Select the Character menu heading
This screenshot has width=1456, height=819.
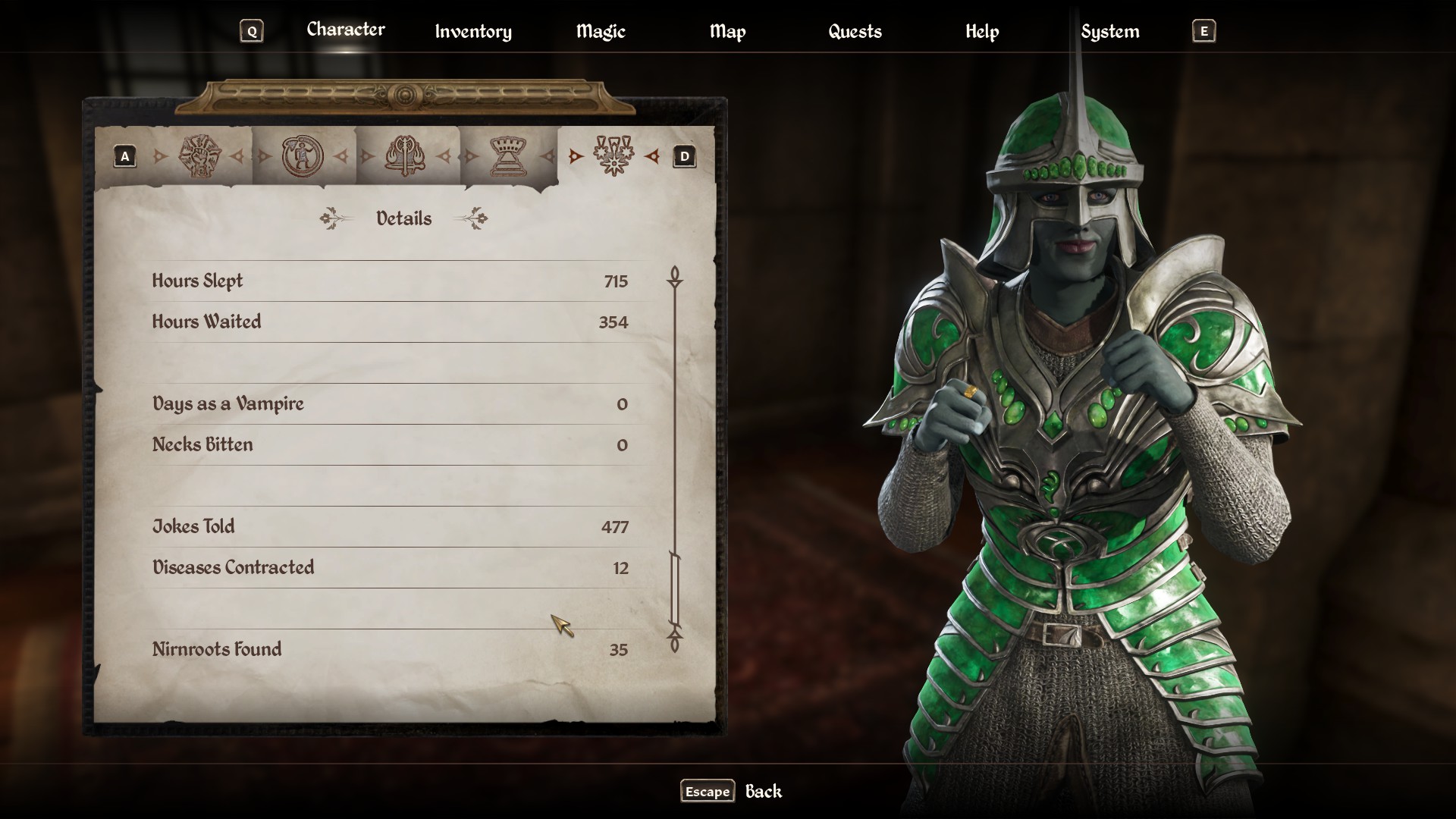pos(345,30)
